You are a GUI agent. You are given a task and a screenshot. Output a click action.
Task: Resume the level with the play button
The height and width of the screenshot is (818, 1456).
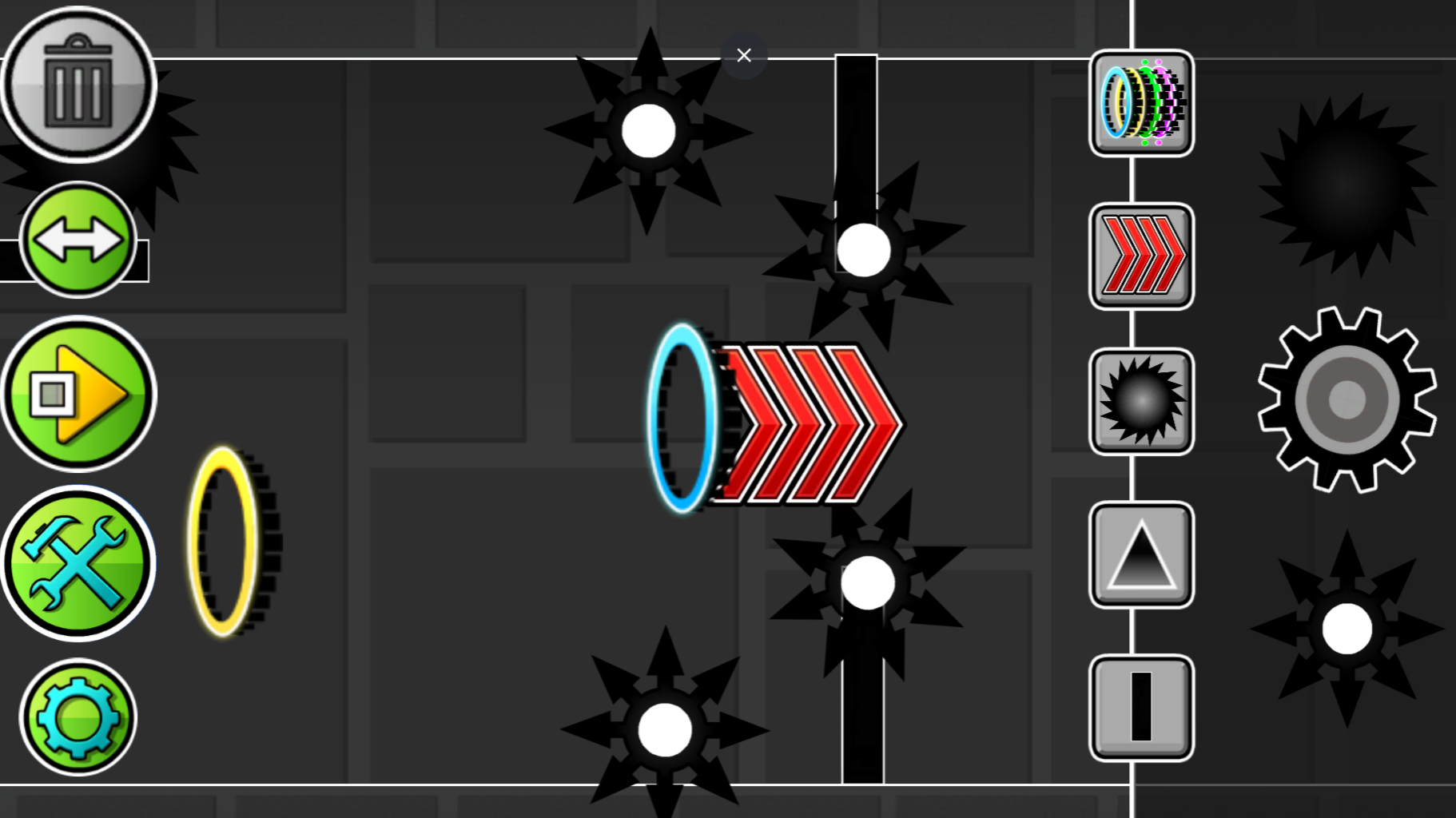[78, 394]
